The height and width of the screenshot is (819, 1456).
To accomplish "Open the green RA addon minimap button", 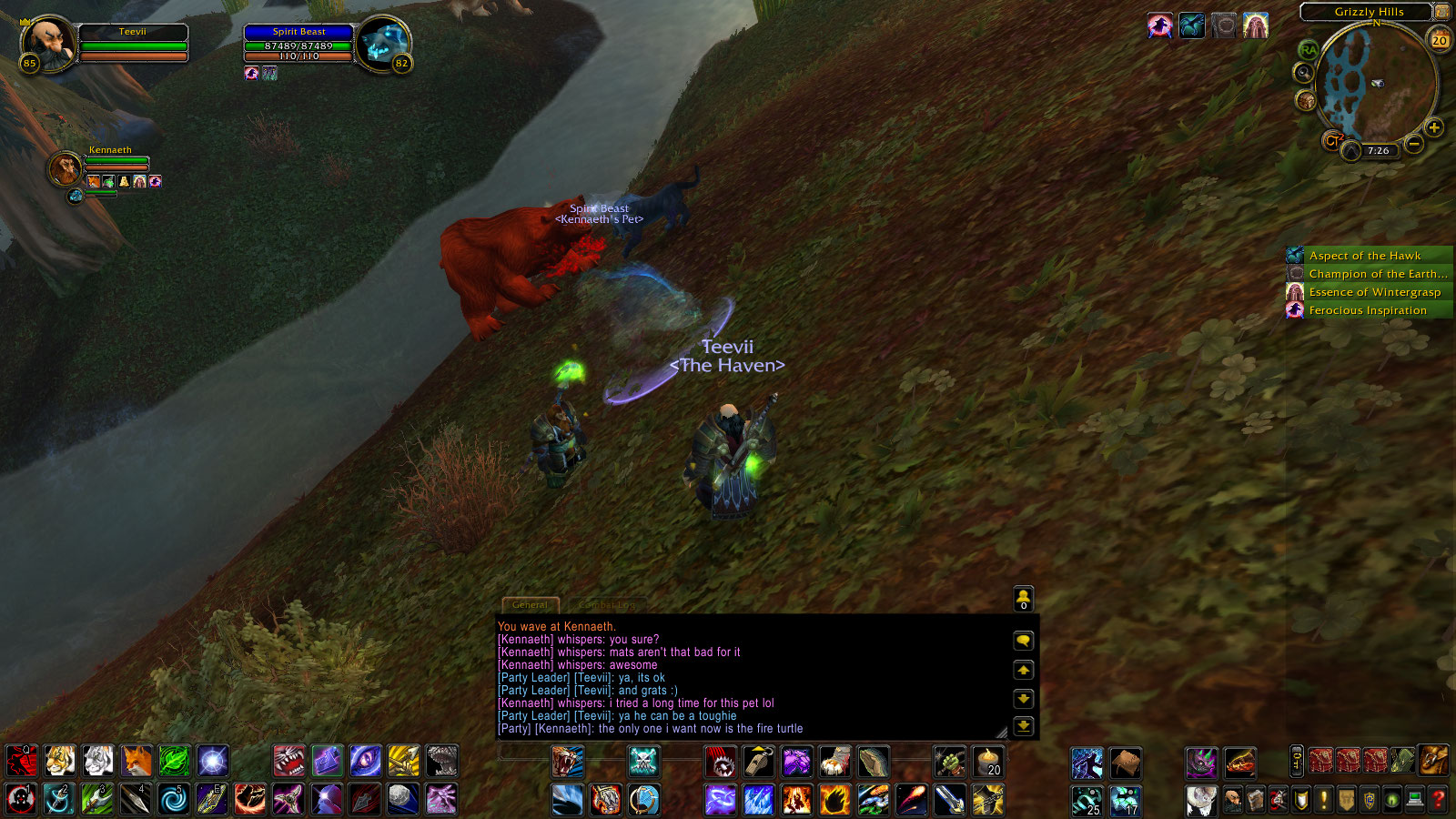I will click(1309, 50).
